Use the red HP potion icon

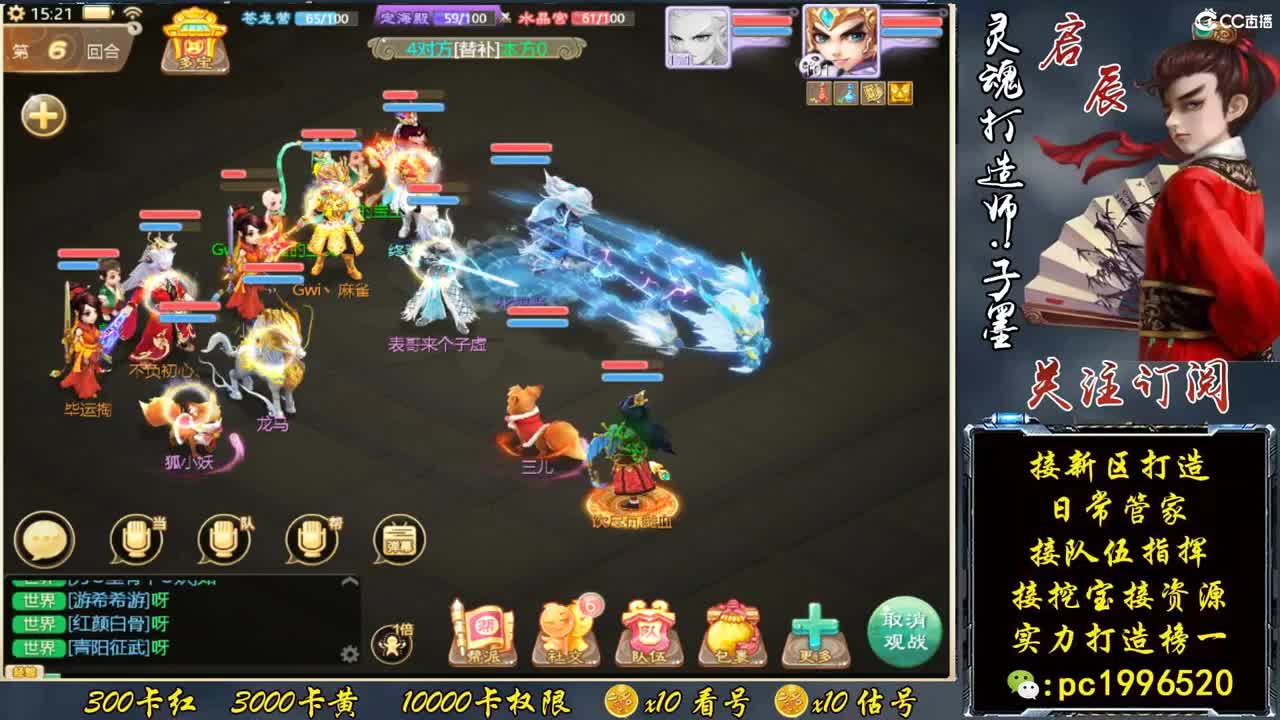816,93
